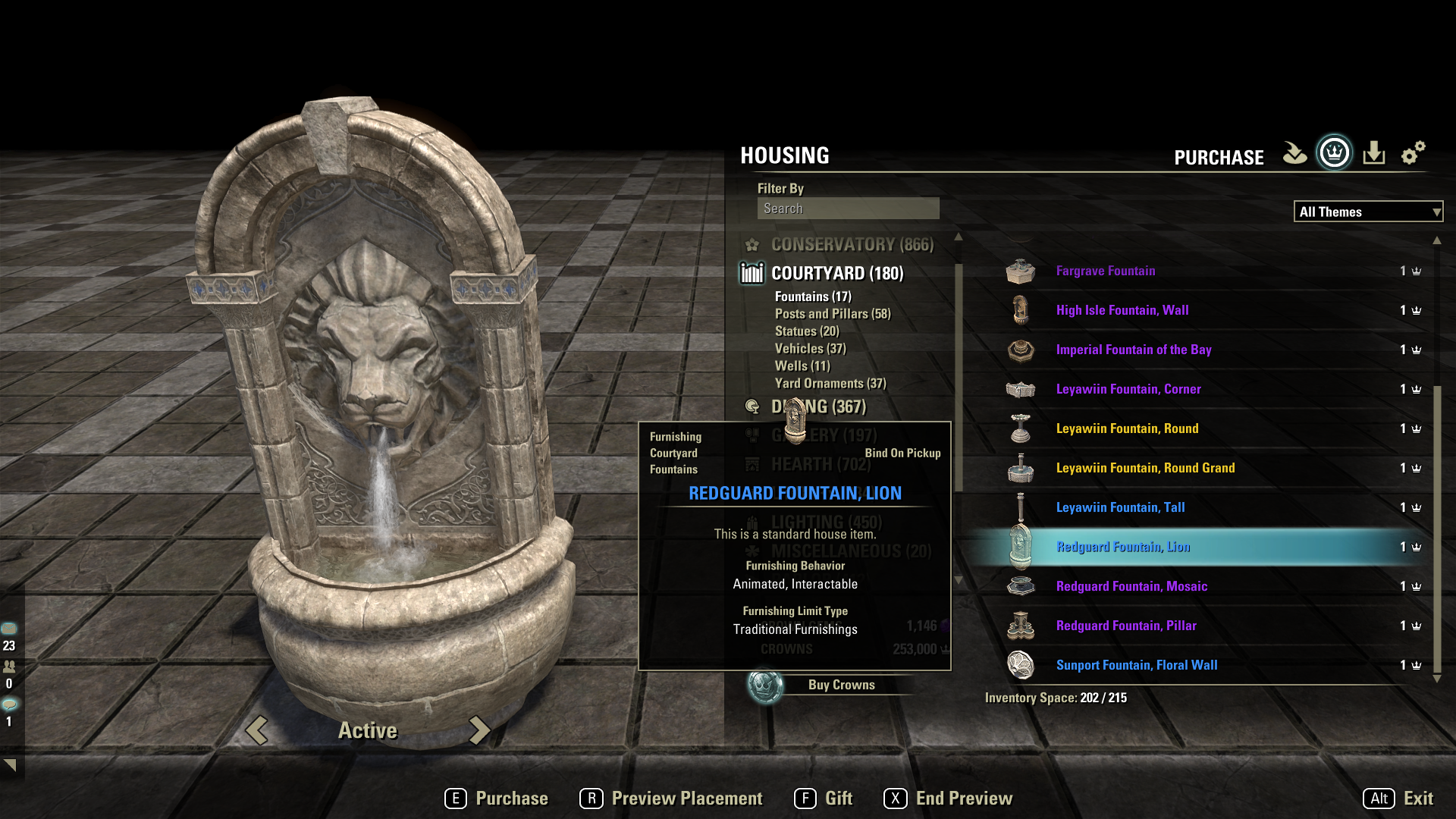Pick the Imperial Fountain of the Bay
Screen dimensions: 1456x819
[1133, 350]
